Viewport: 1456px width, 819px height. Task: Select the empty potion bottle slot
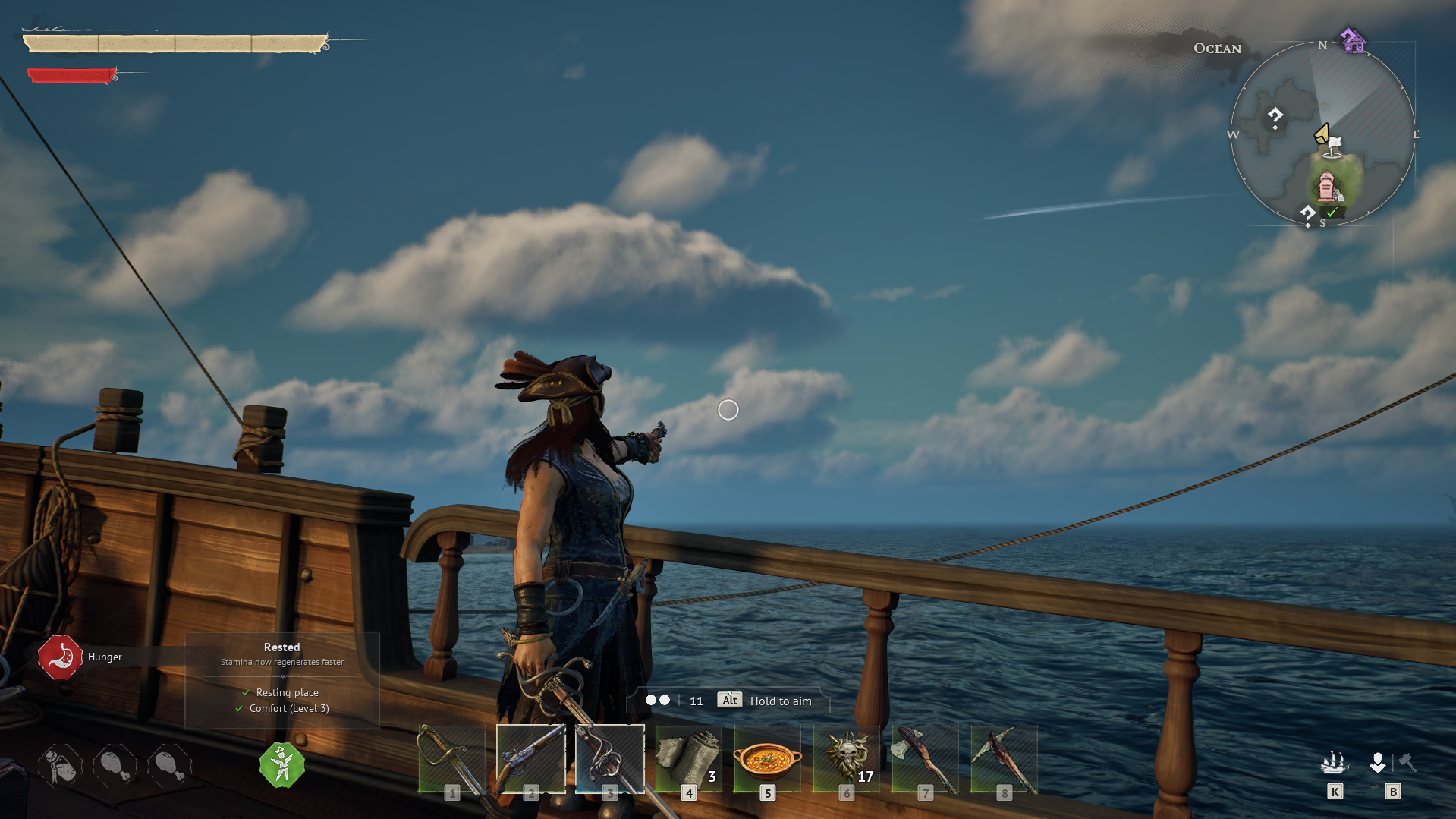61,765
